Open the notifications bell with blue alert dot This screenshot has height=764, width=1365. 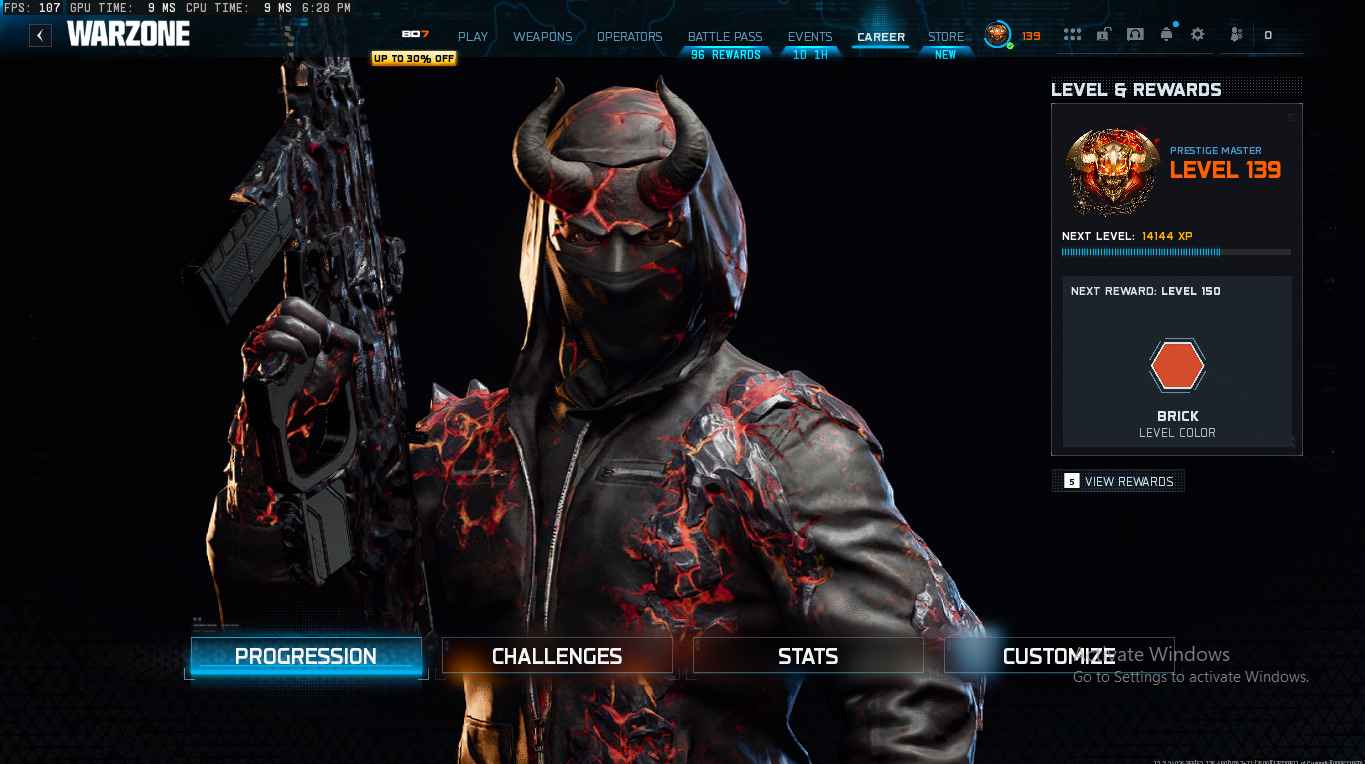point(1165,34)
